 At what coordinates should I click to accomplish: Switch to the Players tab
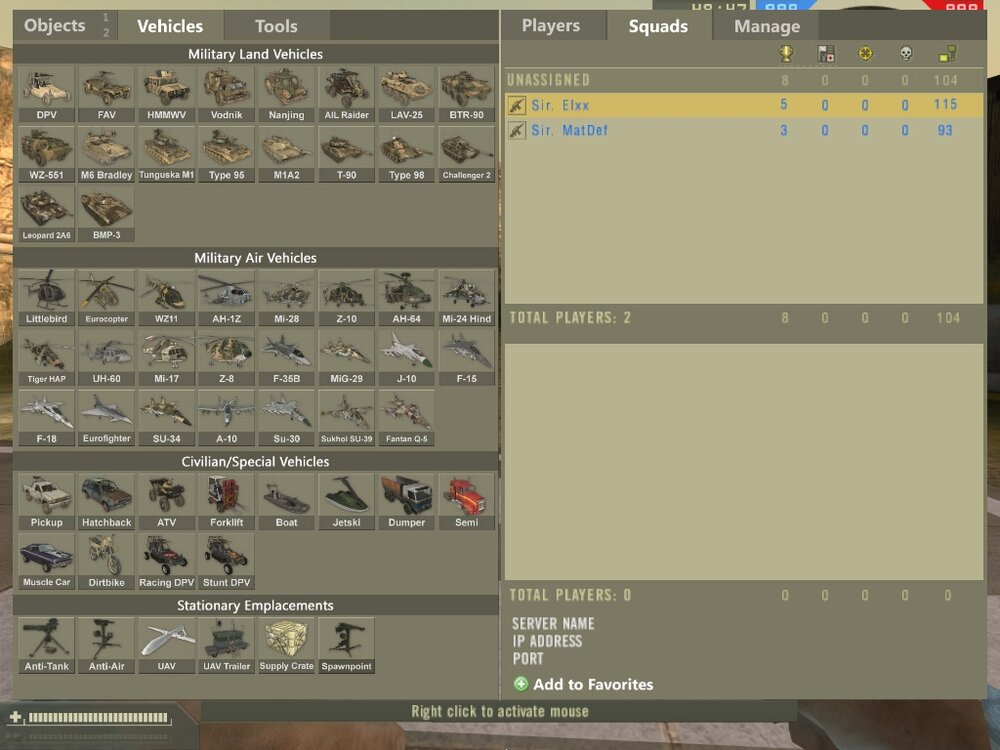(x=551, y=26)
